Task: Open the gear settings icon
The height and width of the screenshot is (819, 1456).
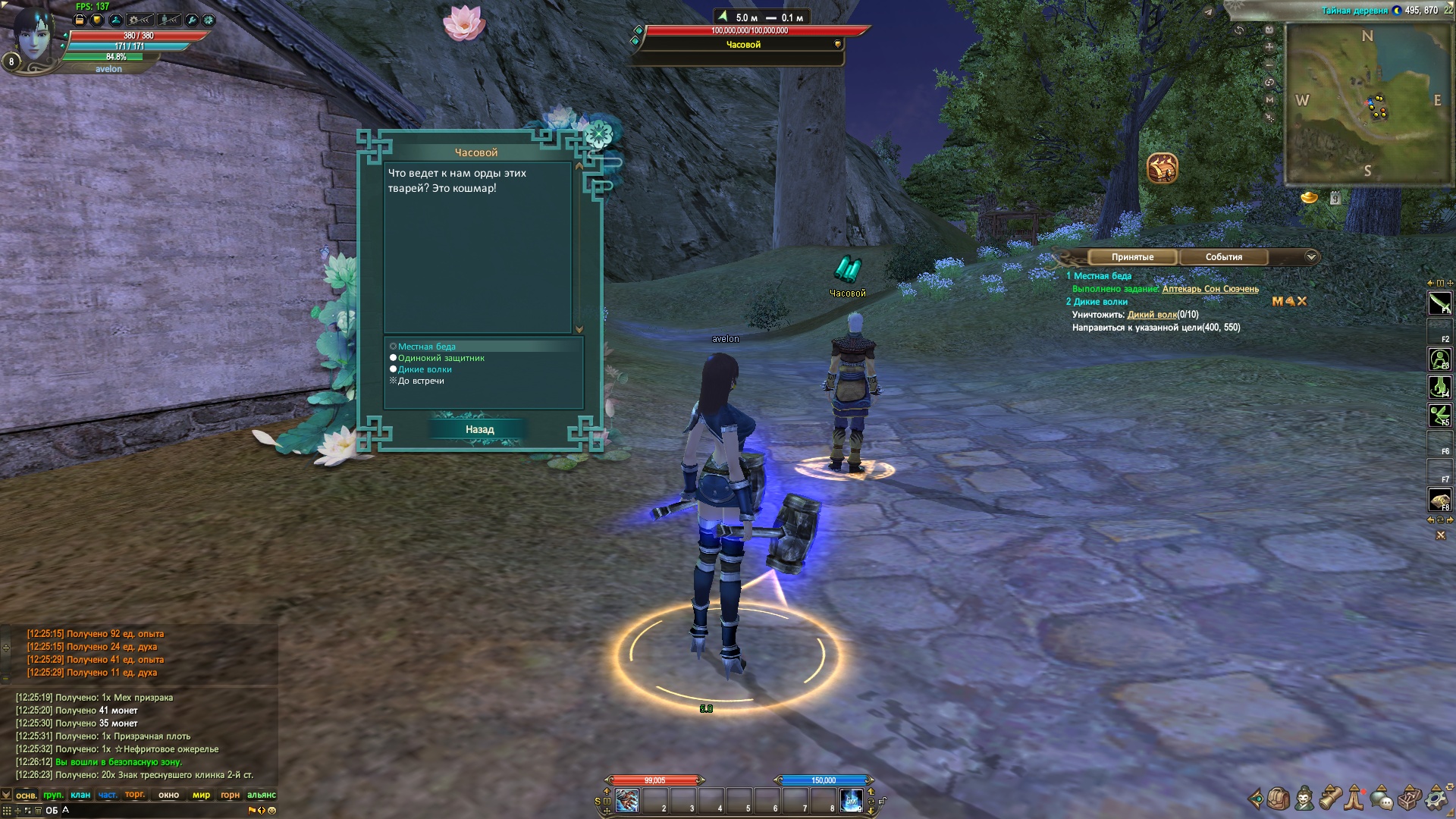Action: tap(1436, 799)
